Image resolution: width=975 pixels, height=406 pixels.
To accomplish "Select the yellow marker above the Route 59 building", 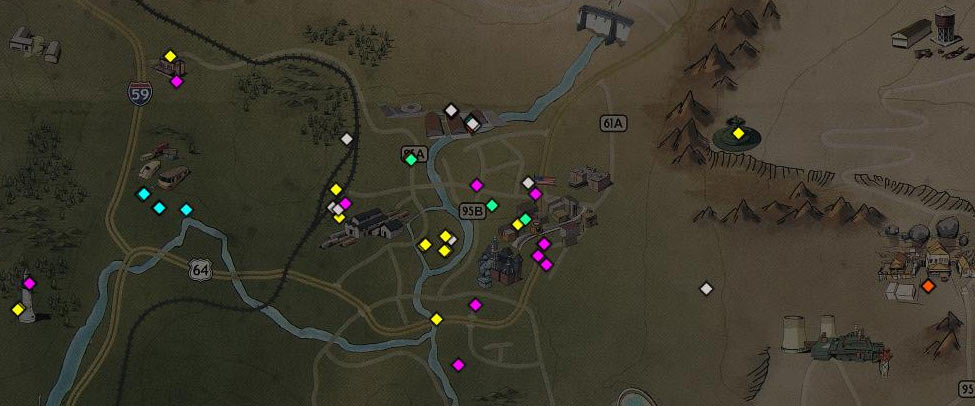I will pyautogui.click(x=170, y=56).
